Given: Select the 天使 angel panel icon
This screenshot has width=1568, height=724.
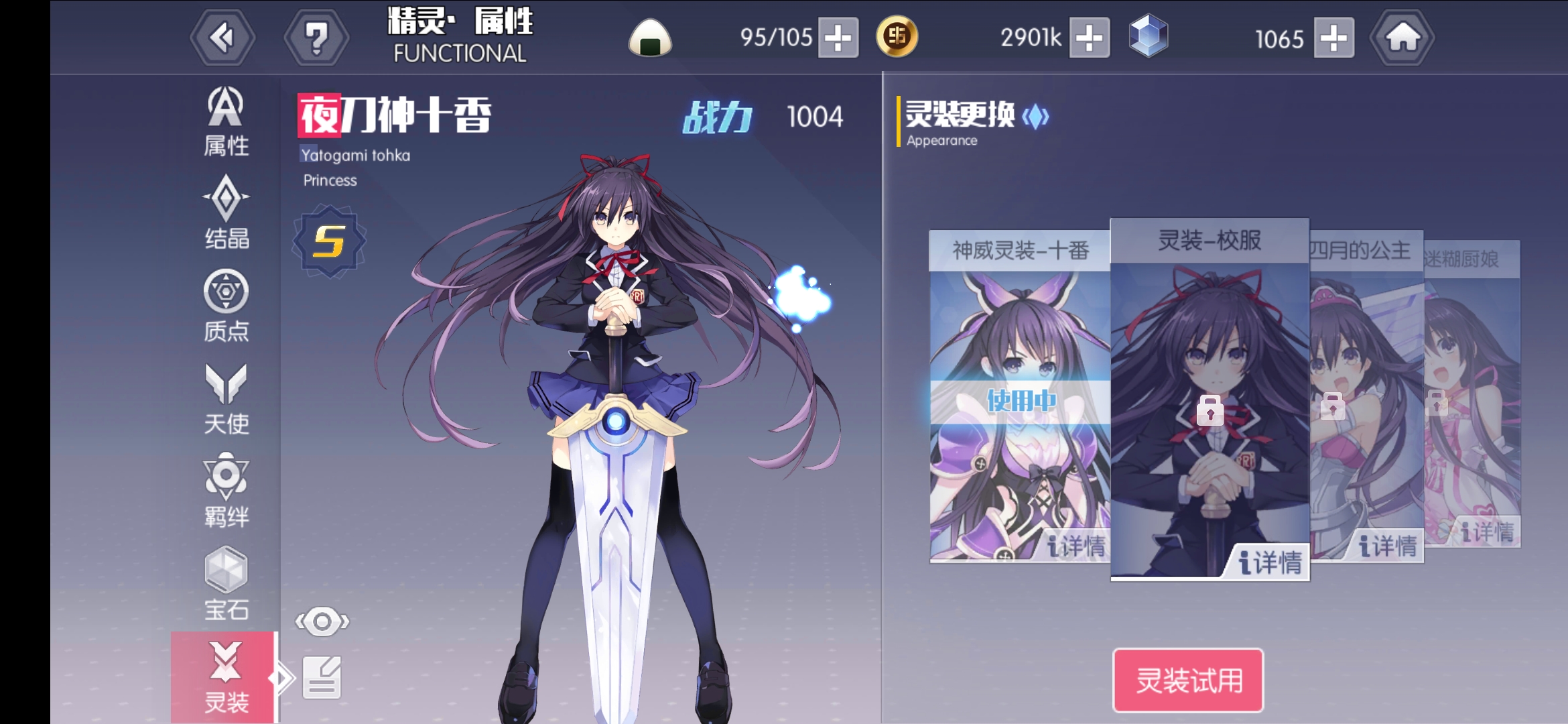Looking at the screenshot, I should coord(226,399).
